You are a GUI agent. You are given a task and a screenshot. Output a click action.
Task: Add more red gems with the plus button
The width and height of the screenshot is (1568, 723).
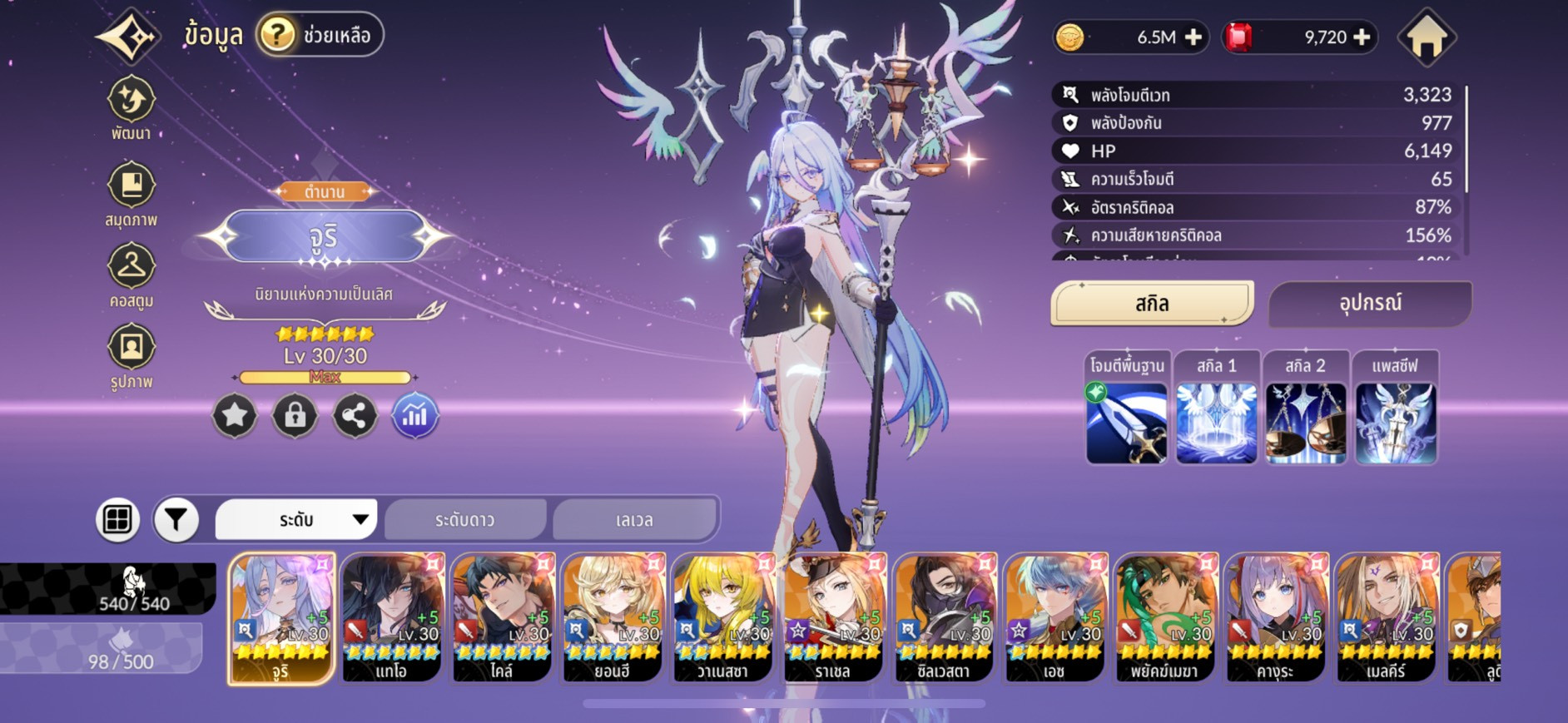click(x=1362, y=37)
